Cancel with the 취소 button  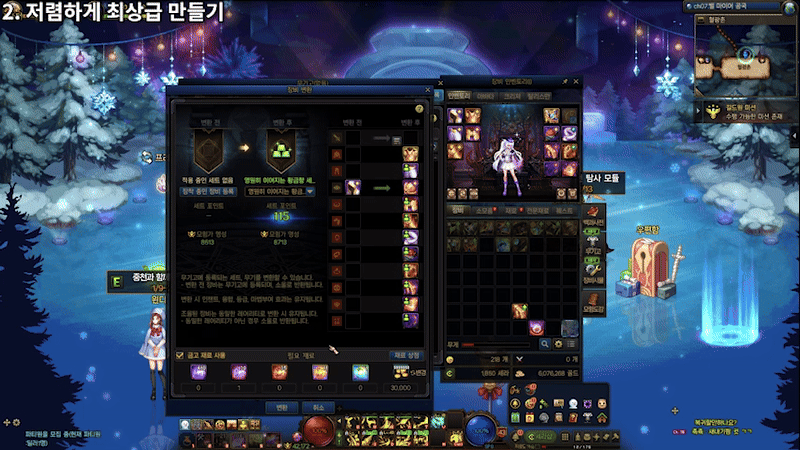(x=317, y=406)
